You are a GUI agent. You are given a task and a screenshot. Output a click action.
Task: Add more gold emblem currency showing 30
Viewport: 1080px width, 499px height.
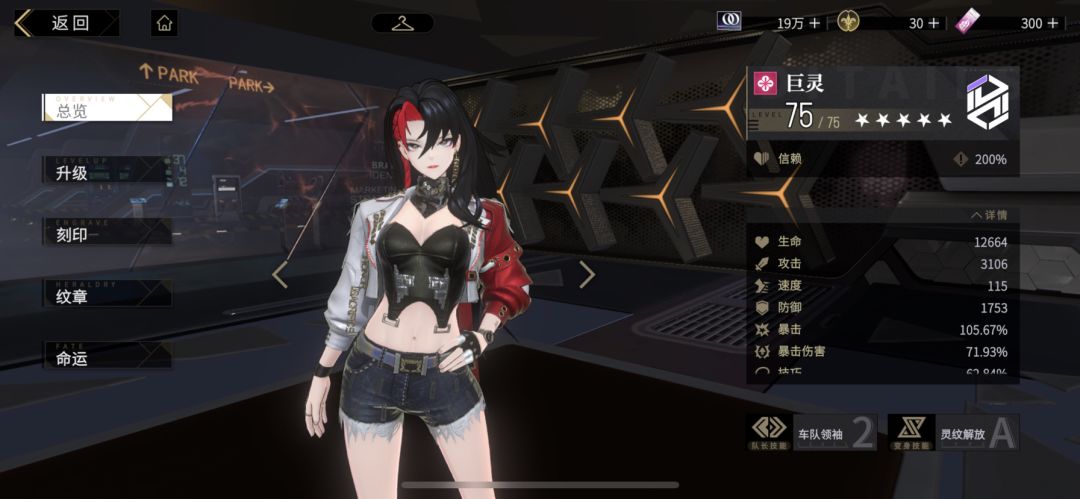coord(934,23)
